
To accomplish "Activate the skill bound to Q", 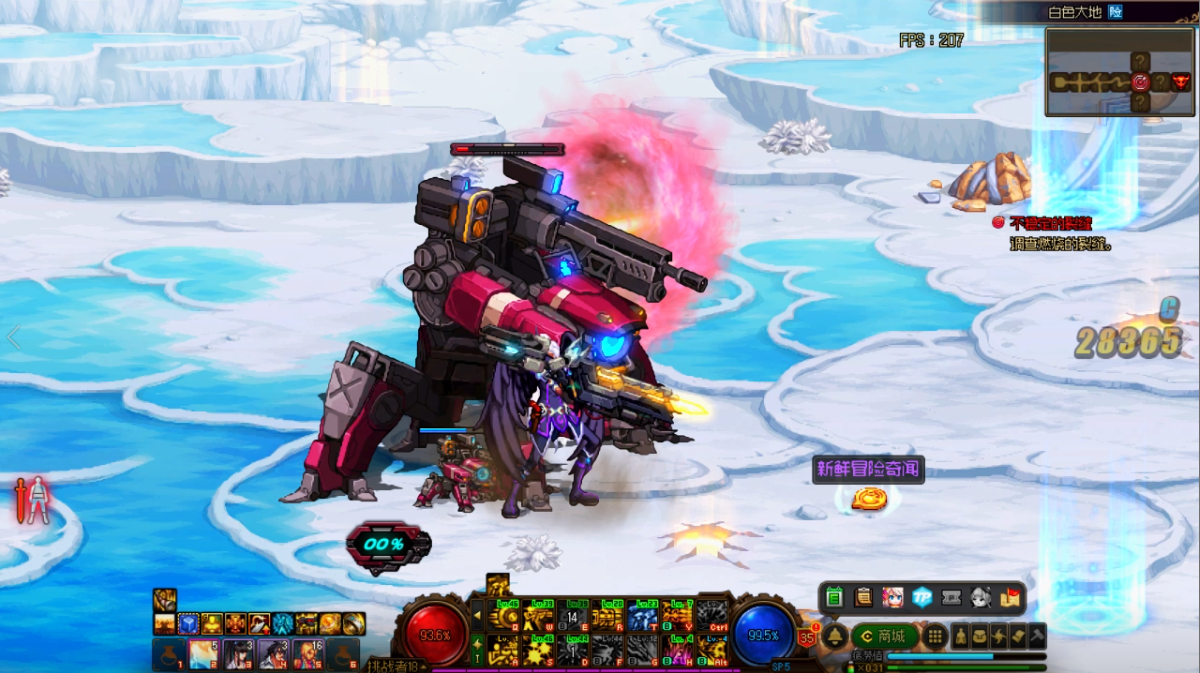I will [504, 618].
